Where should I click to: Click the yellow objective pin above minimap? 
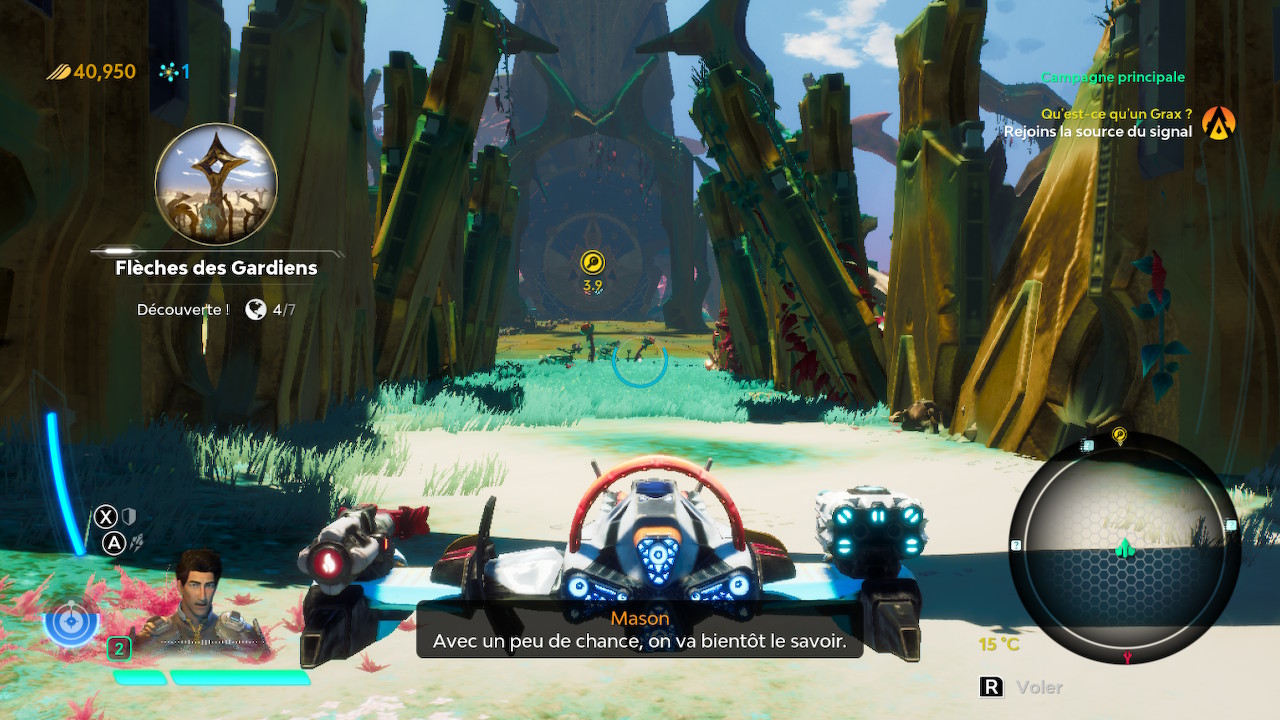click(x=1119, y=436)
